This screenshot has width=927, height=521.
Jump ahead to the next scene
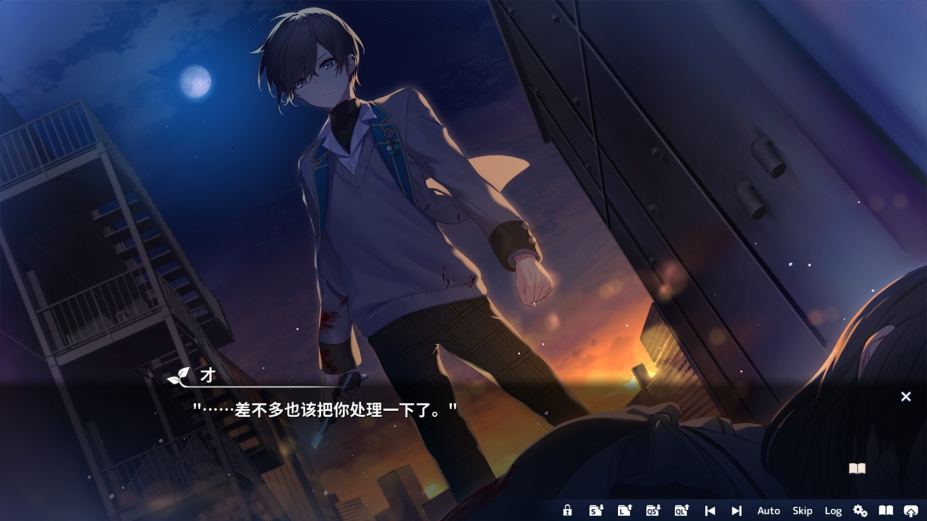(x=737, y=511)
